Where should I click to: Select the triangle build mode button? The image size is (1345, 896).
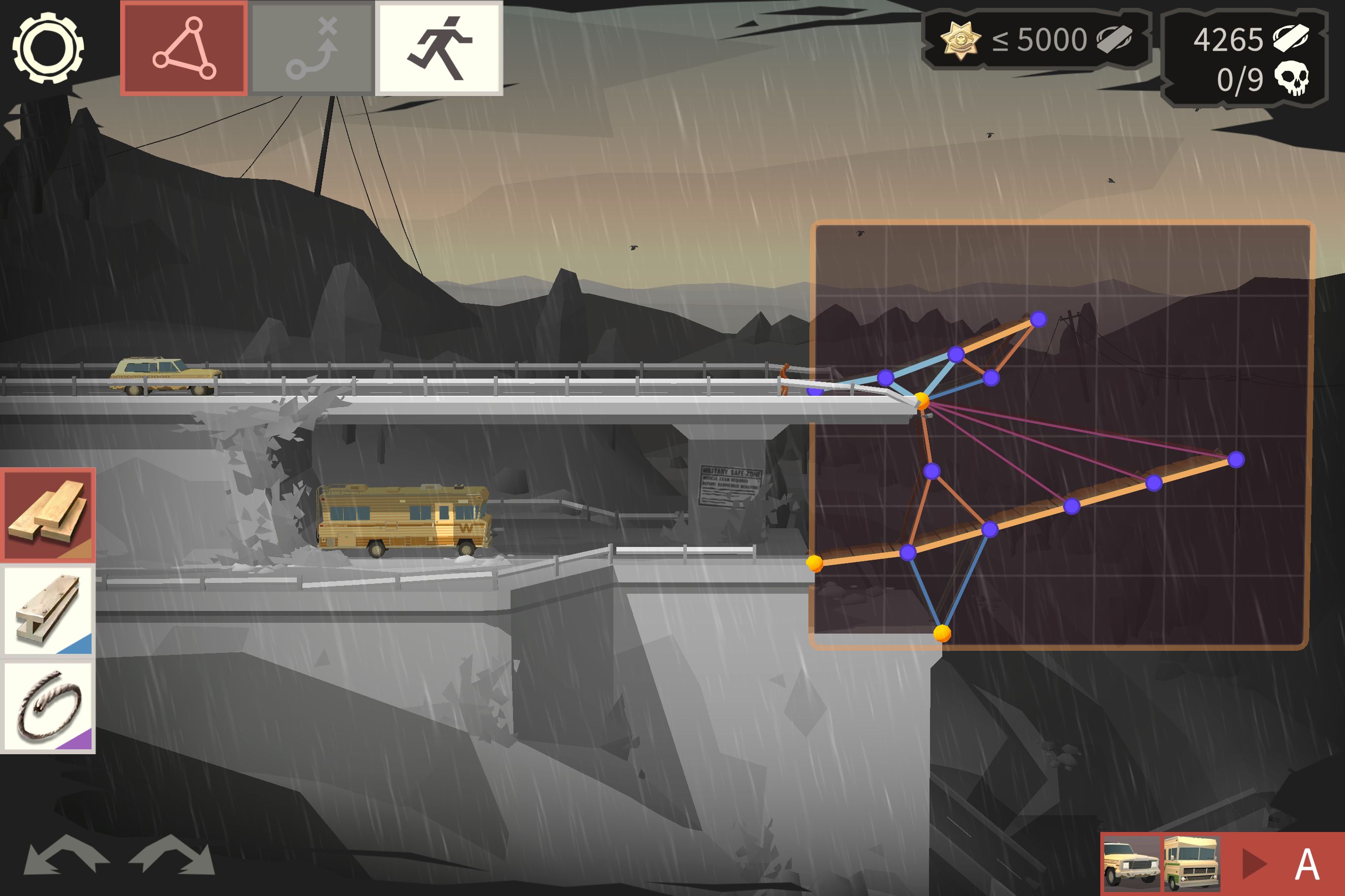[184, 48]
